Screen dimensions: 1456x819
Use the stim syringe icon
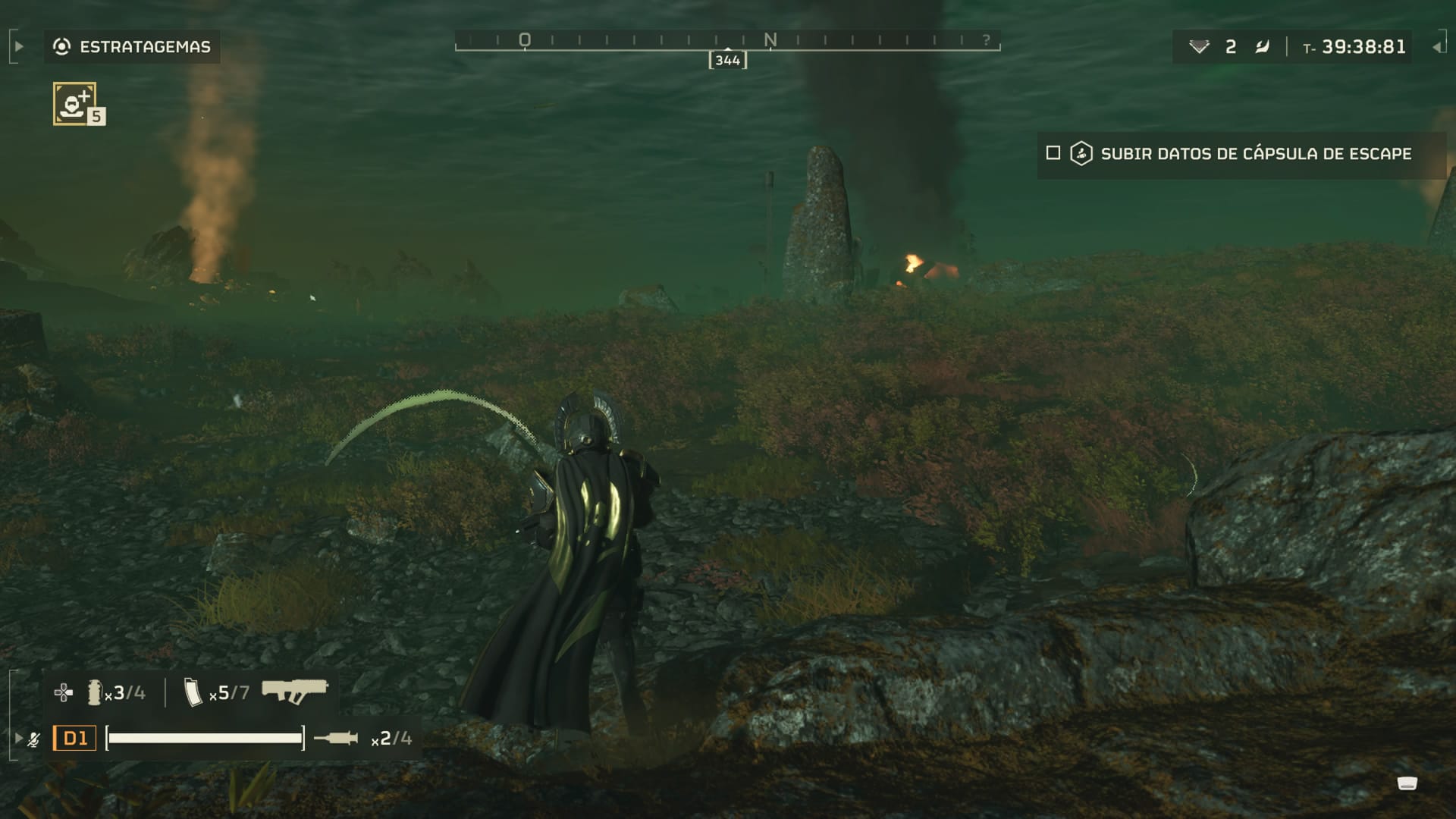(x=336, y=738)
